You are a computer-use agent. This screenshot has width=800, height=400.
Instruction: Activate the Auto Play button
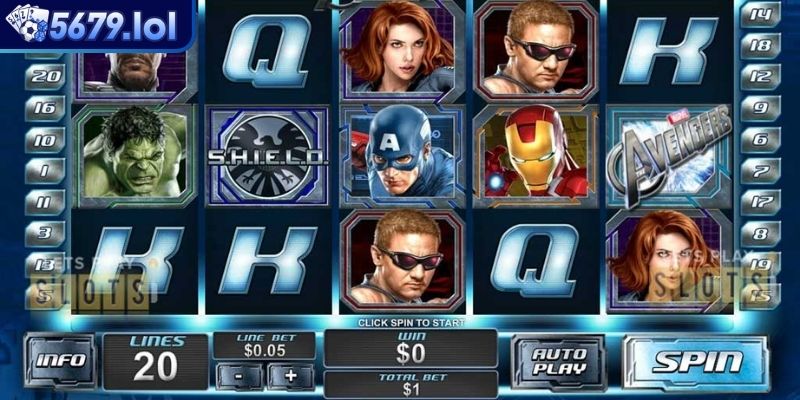(x=558, y=361)
